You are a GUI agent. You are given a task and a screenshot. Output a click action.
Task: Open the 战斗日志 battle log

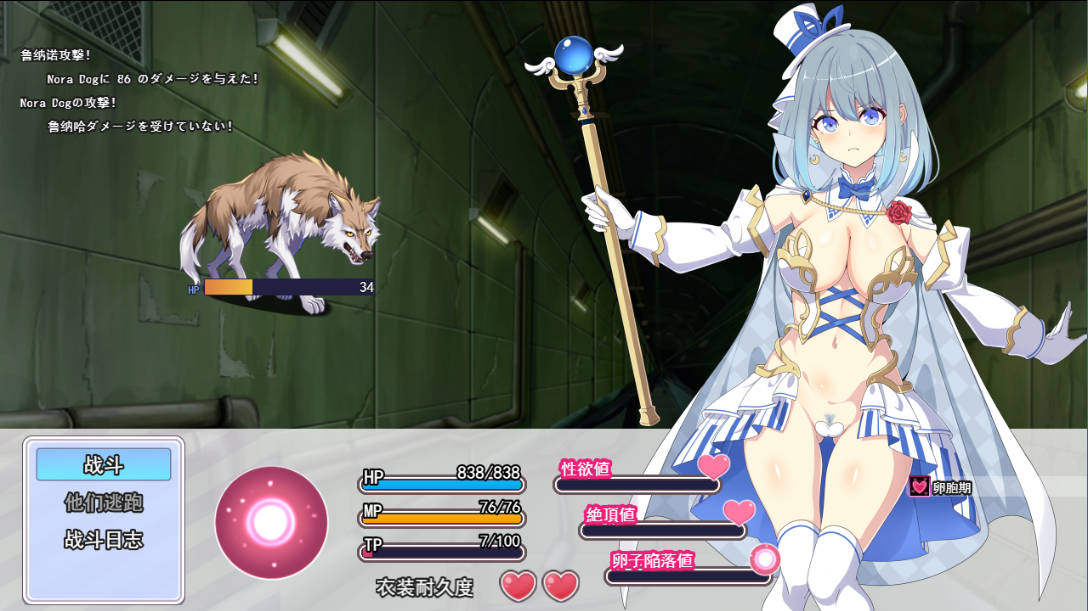click(104, 540)
